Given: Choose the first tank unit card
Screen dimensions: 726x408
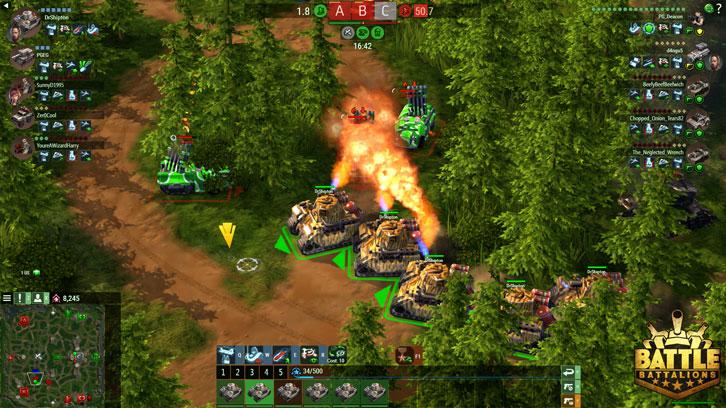Looking at the screenshot, I should [x=229, y=392].
